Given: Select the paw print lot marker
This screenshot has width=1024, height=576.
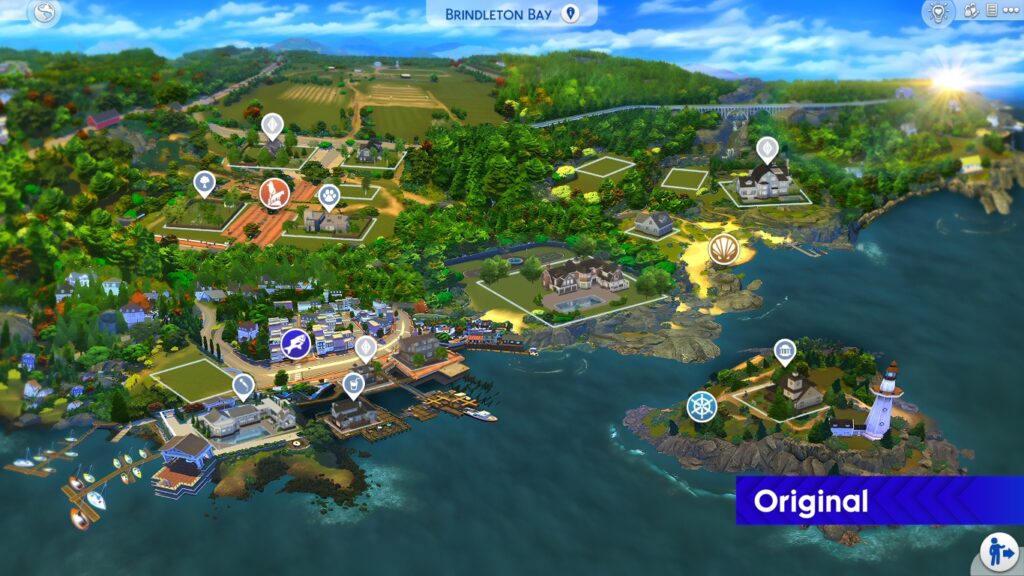Looking at the screenshot, I should click(329, 194).
